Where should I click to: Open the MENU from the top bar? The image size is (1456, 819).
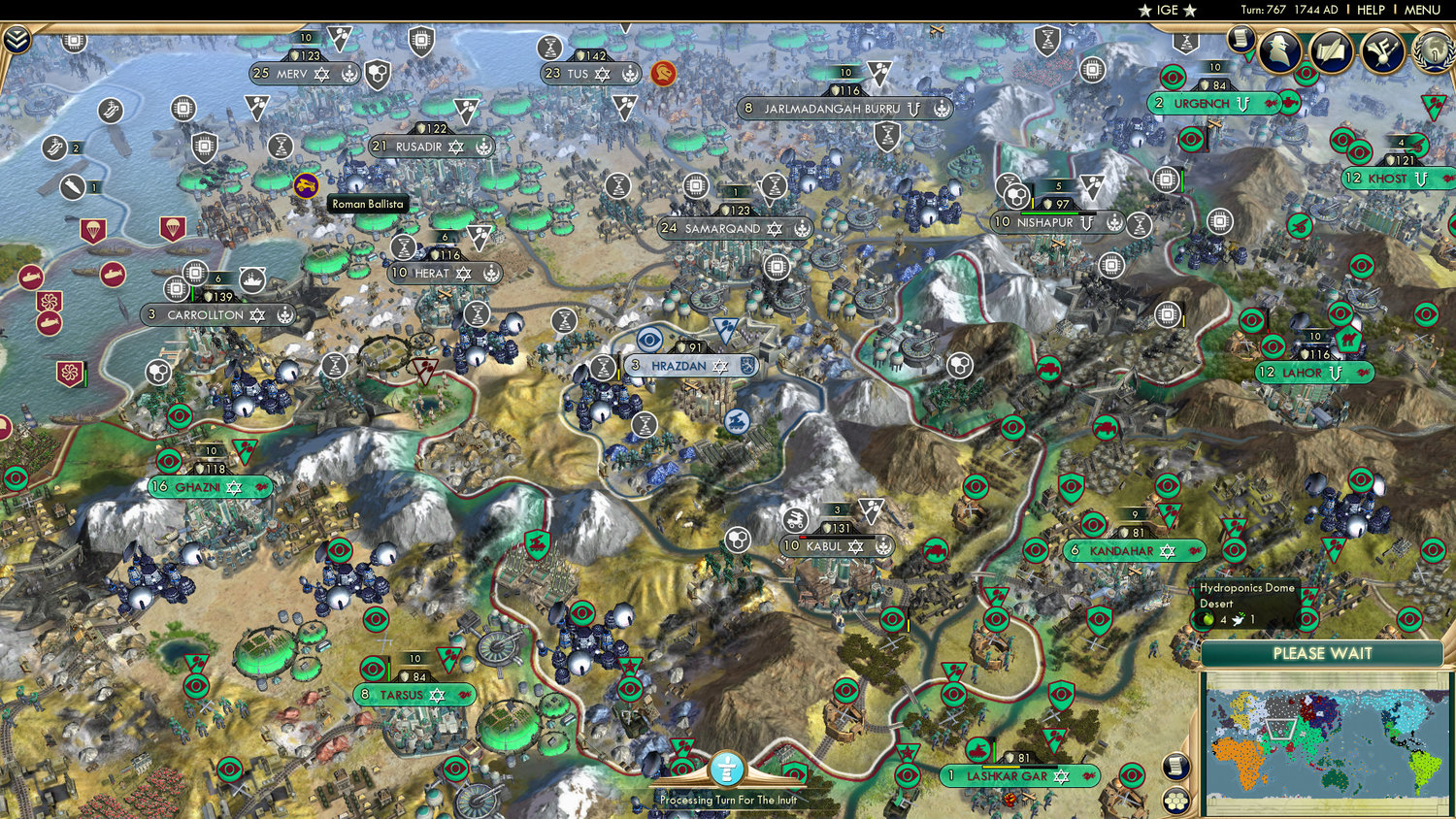point(1421,10)
